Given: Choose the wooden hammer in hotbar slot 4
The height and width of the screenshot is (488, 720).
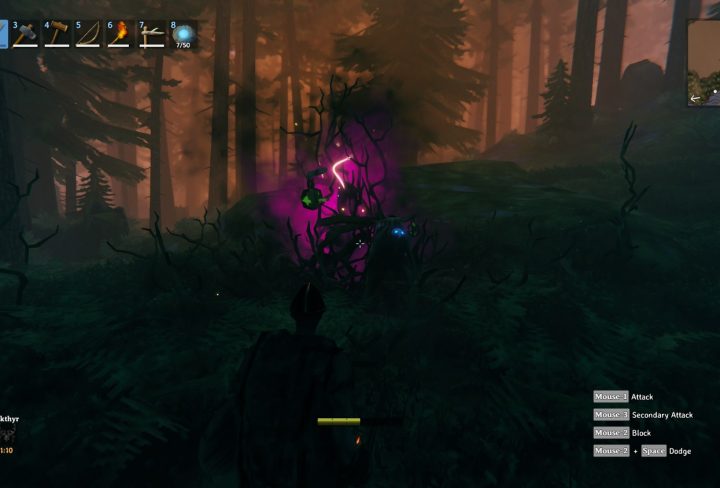Looking at the screenshot, I should click(x=57, y=34).
